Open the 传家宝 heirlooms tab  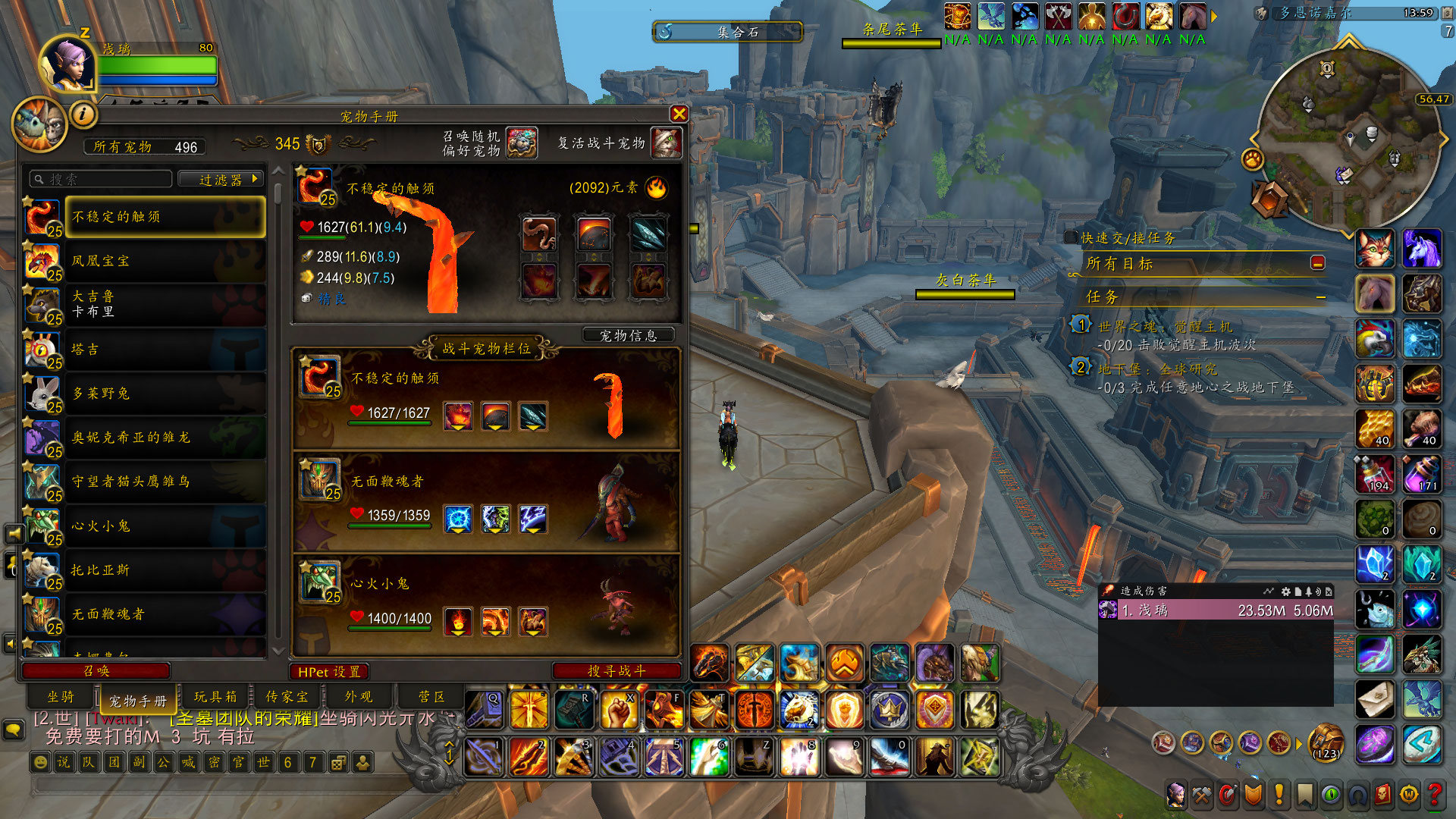pos(287,697)
